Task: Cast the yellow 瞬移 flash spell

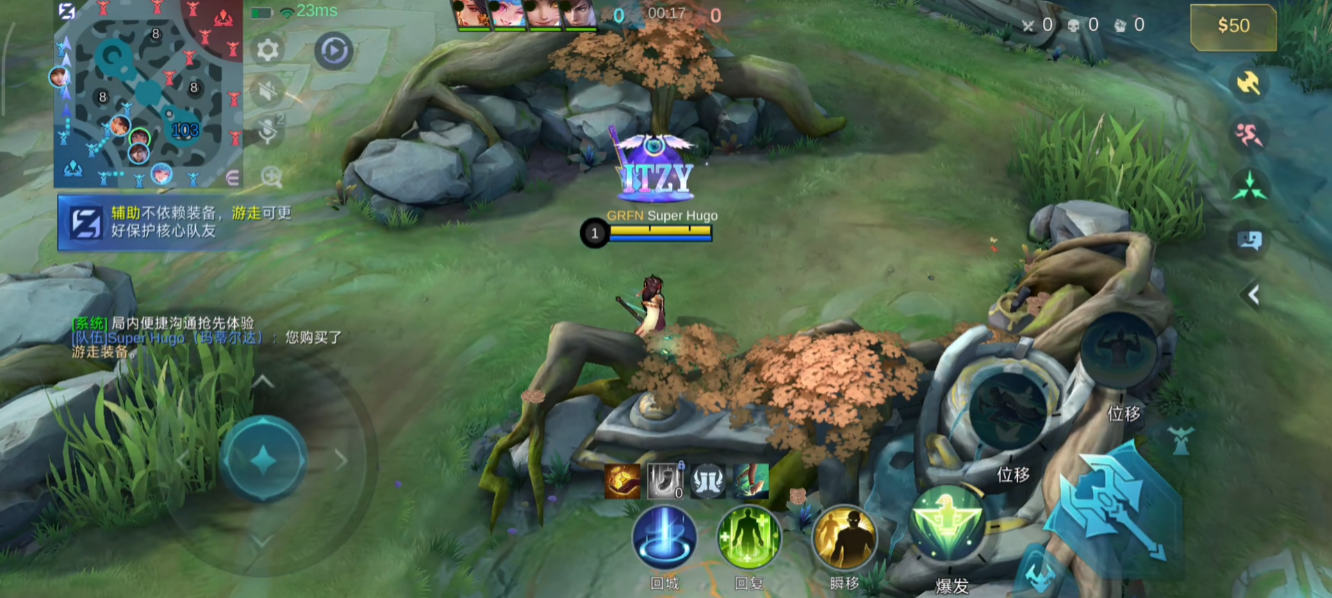Action: 844,539
